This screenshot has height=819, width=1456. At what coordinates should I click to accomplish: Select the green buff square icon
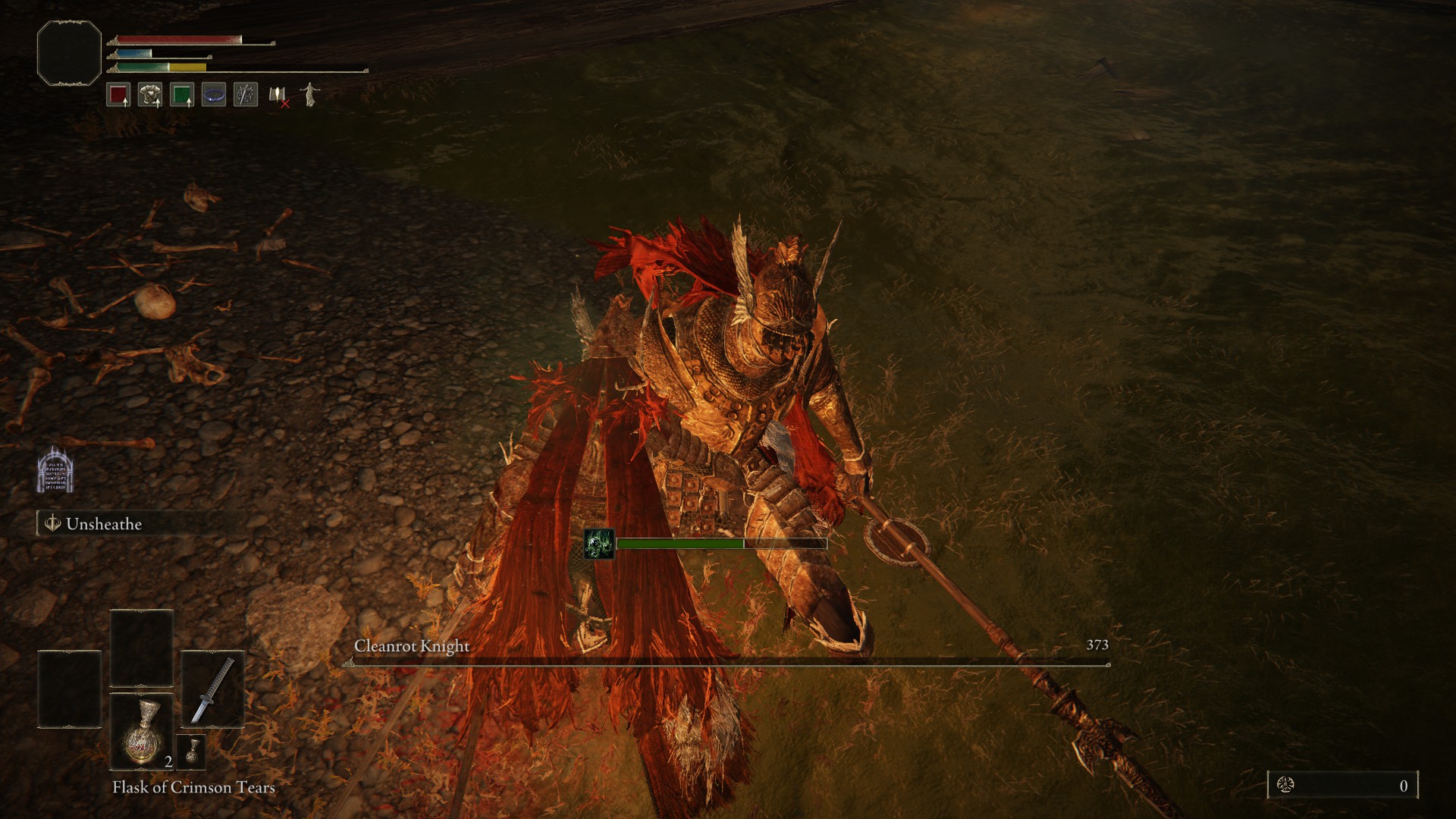[182, 94]
